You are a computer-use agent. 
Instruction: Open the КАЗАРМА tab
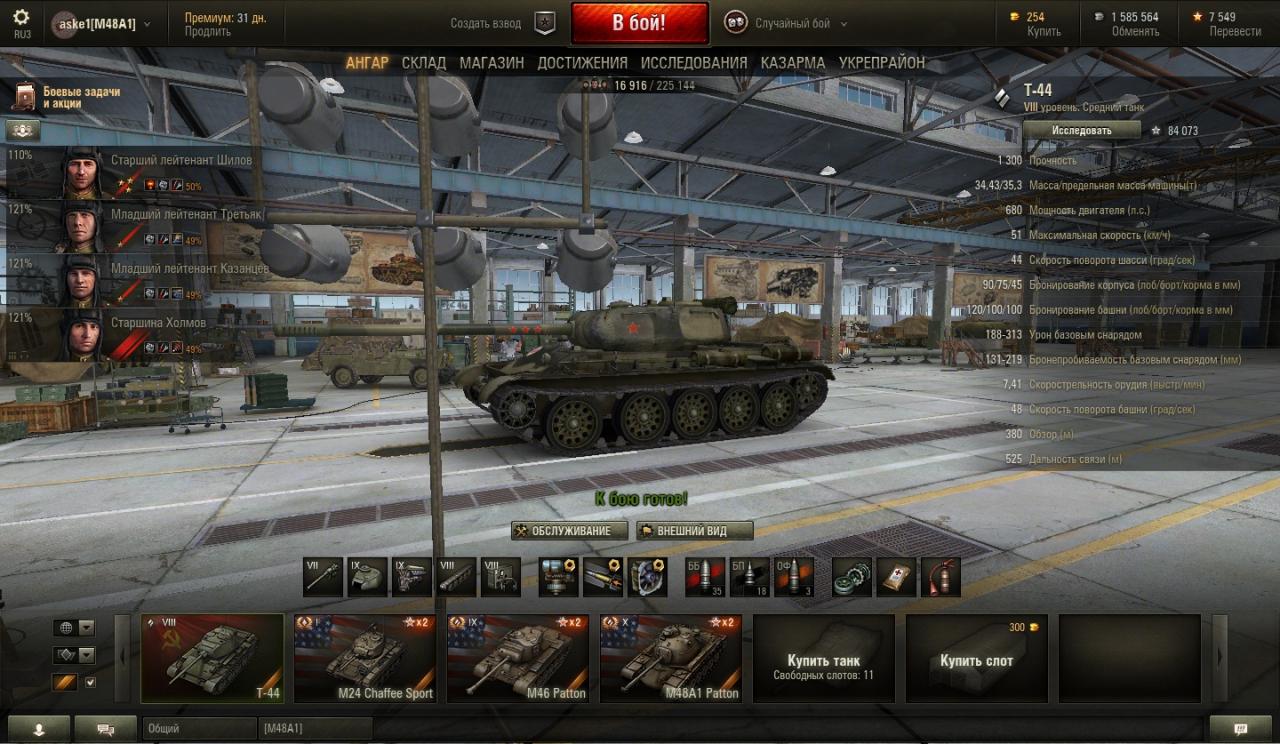(792, 63)
